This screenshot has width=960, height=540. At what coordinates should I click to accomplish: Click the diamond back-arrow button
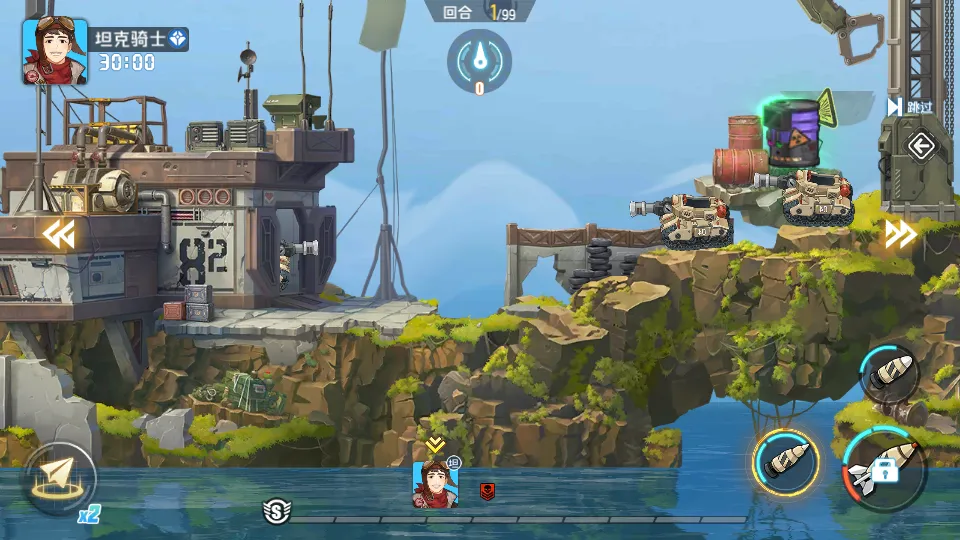pyautogui.click(x=920, y=148)
